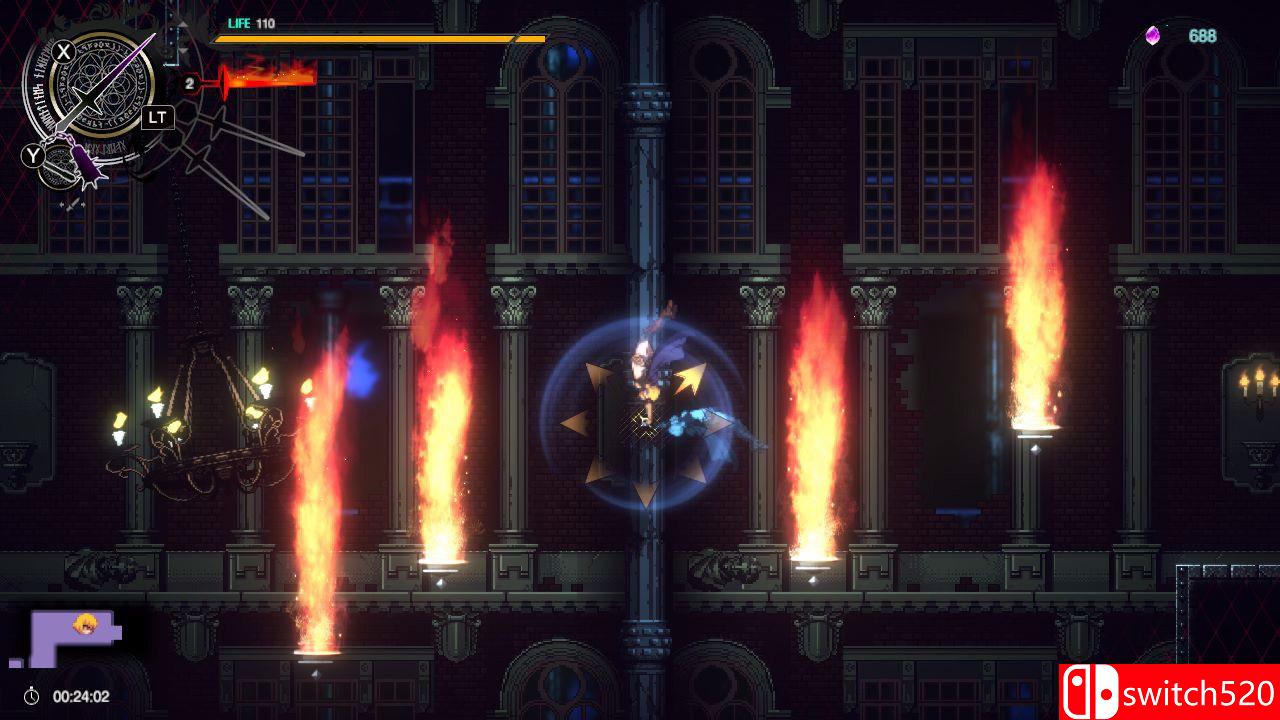Image resolution: width=1280 pixels, height=720 pixels.
Task: Open the weapon wheel magic circle
Action: (x=100, y=88)
